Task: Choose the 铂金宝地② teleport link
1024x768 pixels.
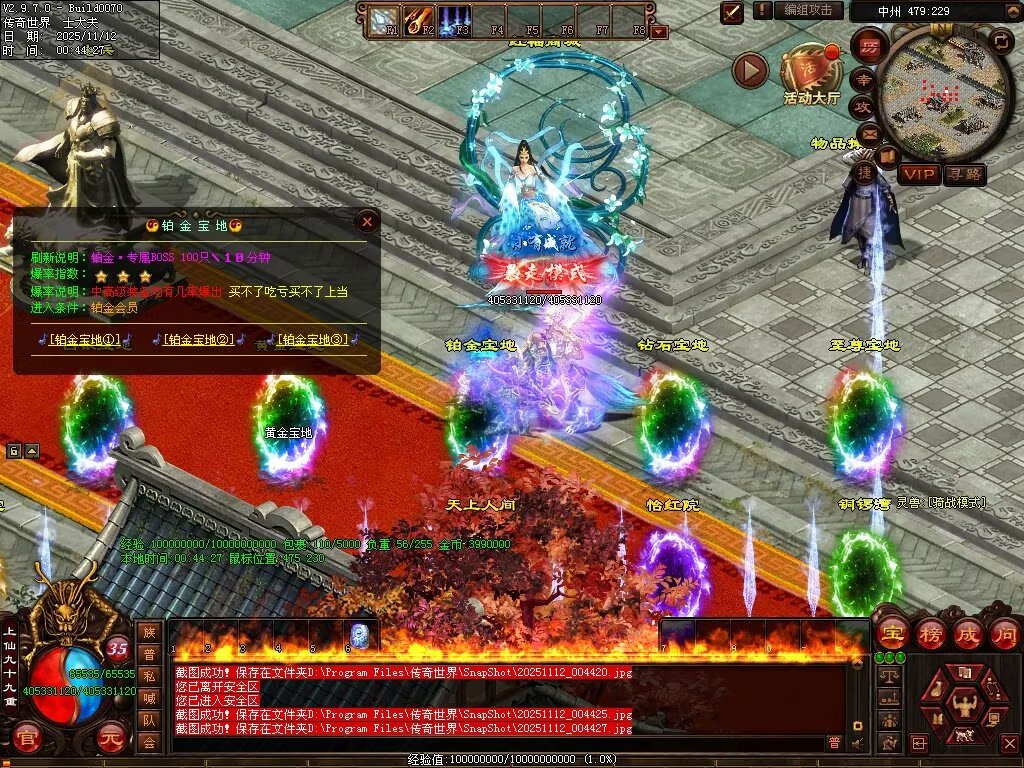Action: (199, 340)
